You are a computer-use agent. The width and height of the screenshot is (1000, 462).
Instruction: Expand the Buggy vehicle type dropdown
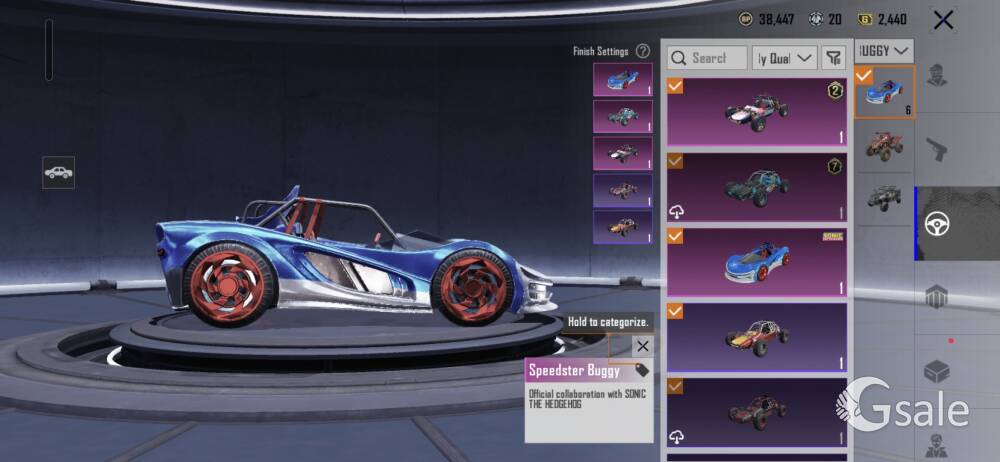pos(886,50)
